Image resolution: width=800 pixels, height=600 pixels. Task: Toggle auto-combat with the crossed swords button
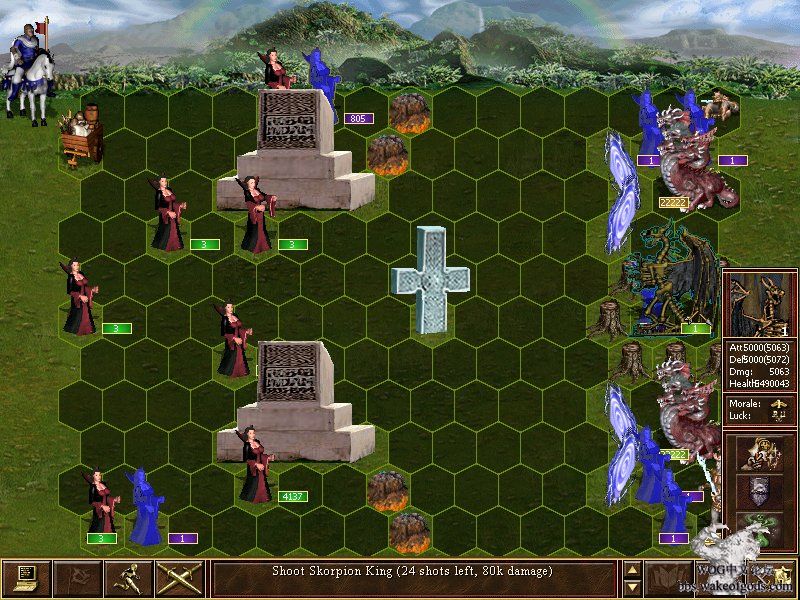click(x=180, y=579)
